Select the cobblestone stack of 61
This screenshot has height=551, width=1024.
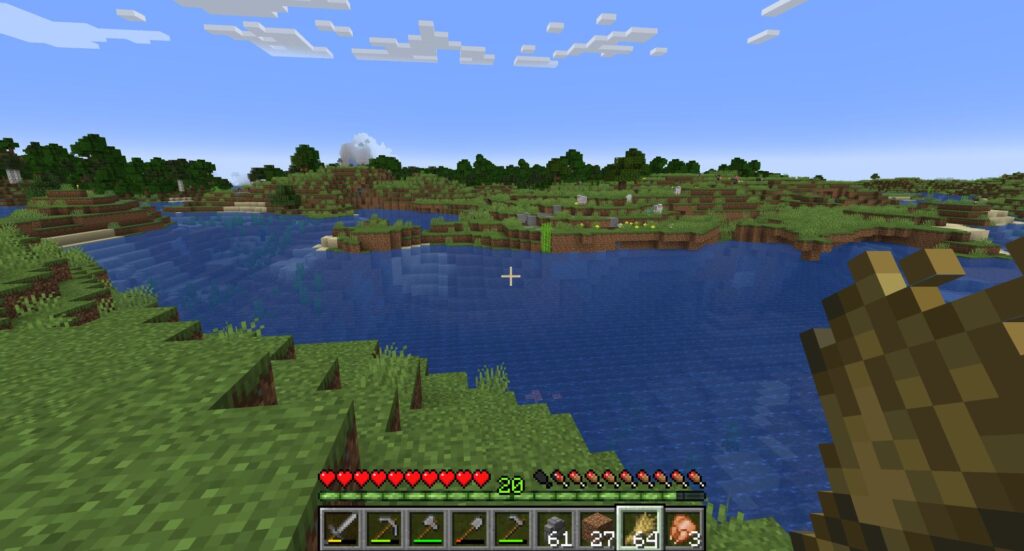(x=555, y=527)
